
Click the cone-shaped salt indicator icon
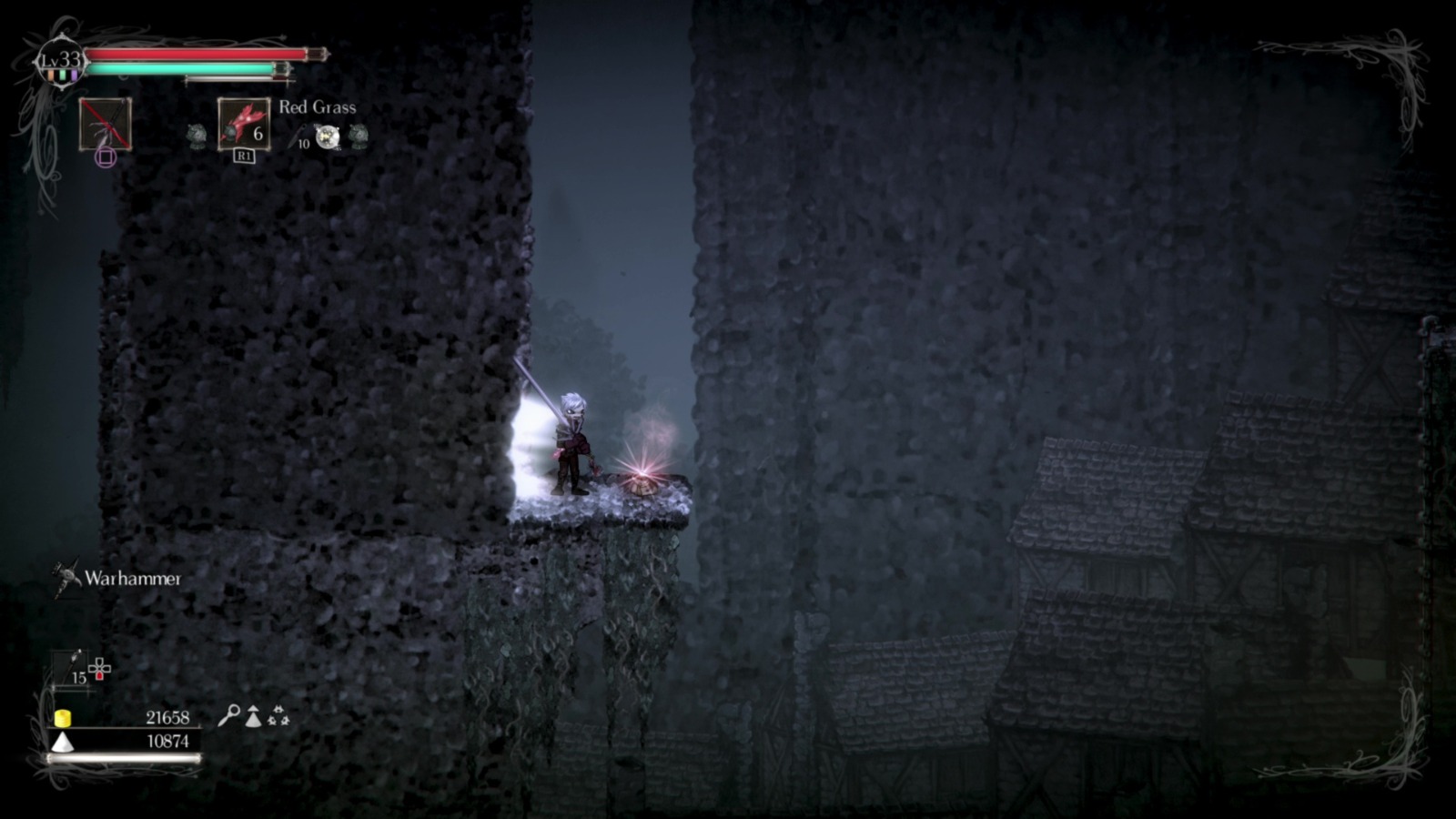click(x=252, y=716)
